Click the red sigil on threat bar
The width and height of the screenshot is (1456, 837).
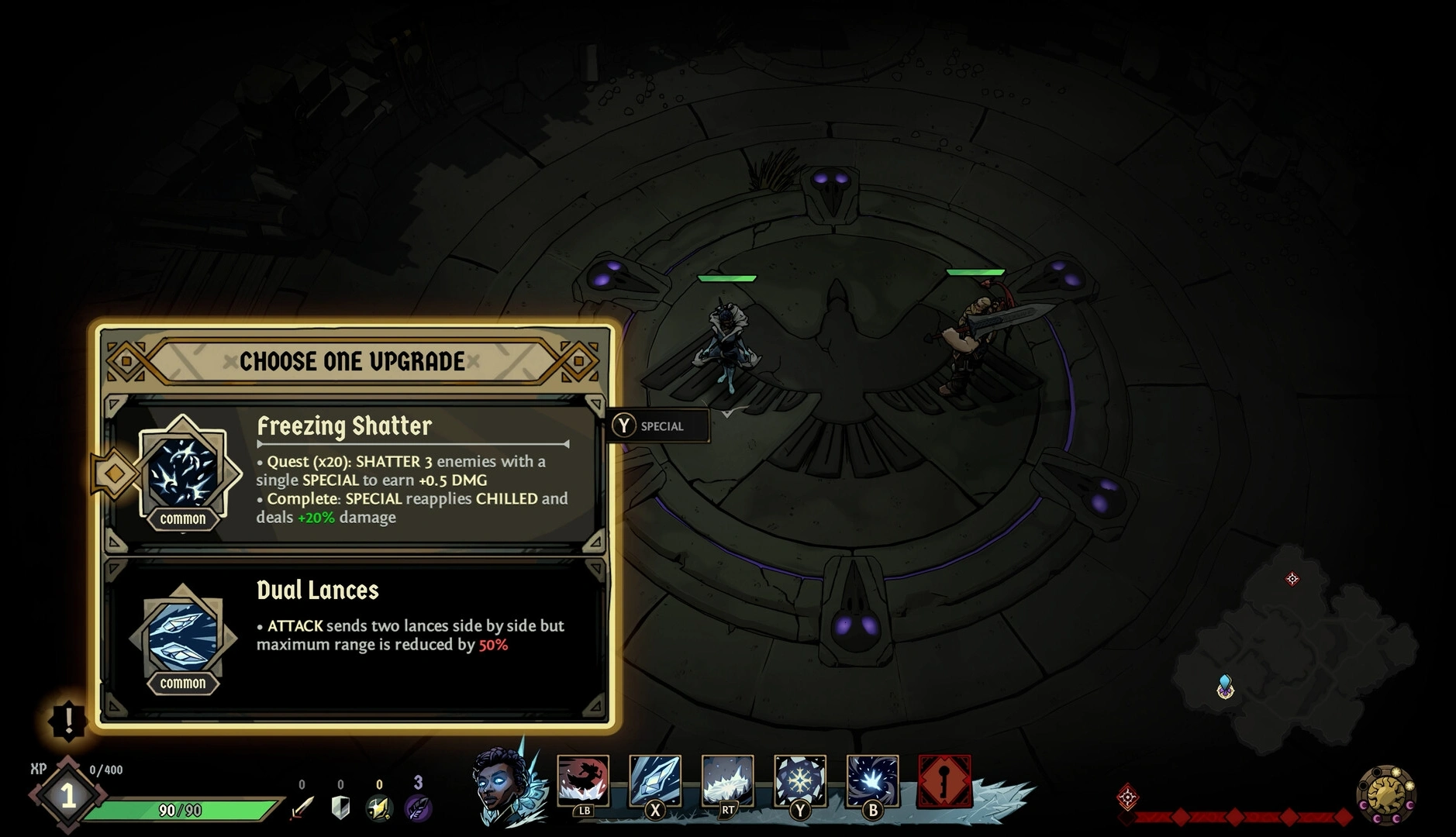click(x=1128, y=797)
